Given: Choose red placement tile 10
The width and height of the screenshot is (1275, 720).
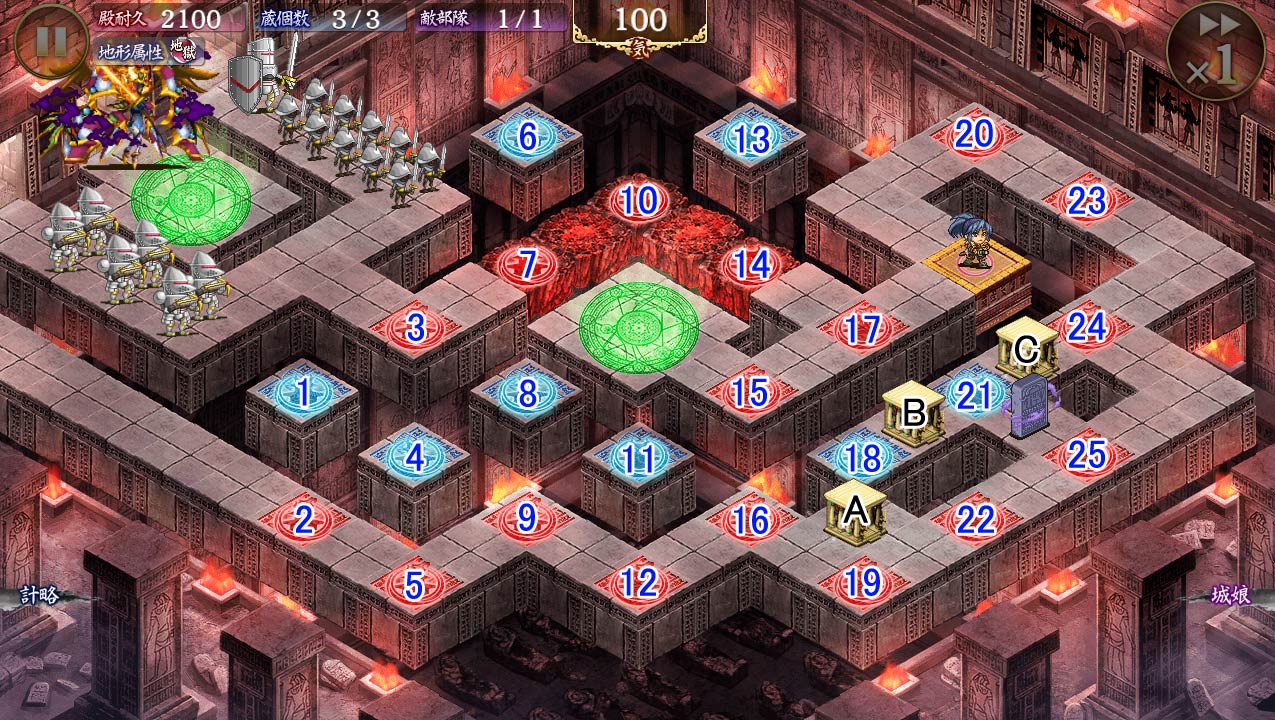Looking at the screenshot, I should (x=639, y=202).
